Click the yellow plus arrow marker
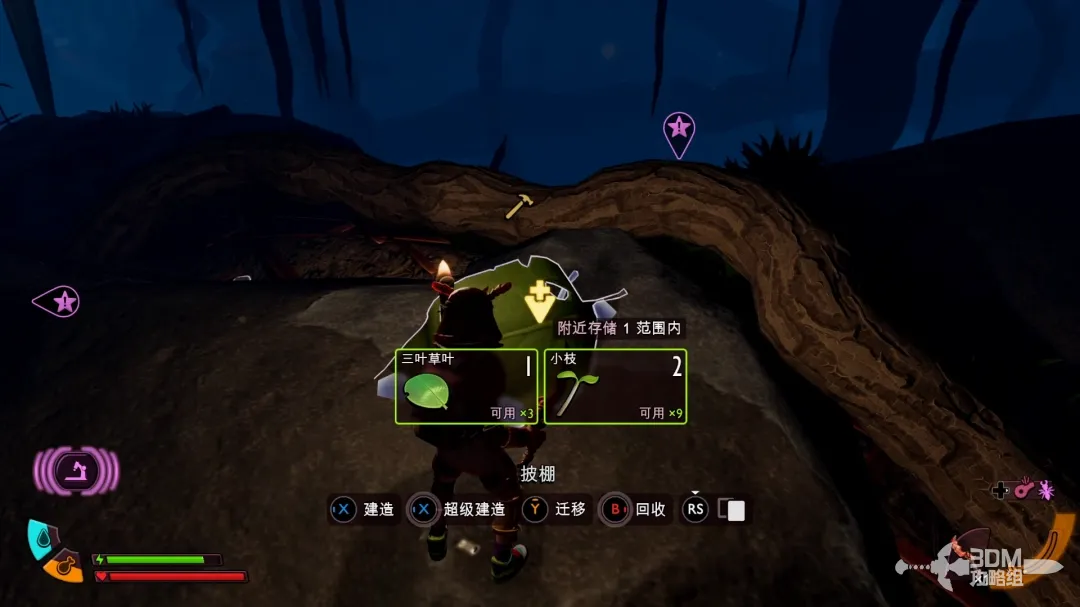Screen dimensions: 1080x607 click(539, 300)
